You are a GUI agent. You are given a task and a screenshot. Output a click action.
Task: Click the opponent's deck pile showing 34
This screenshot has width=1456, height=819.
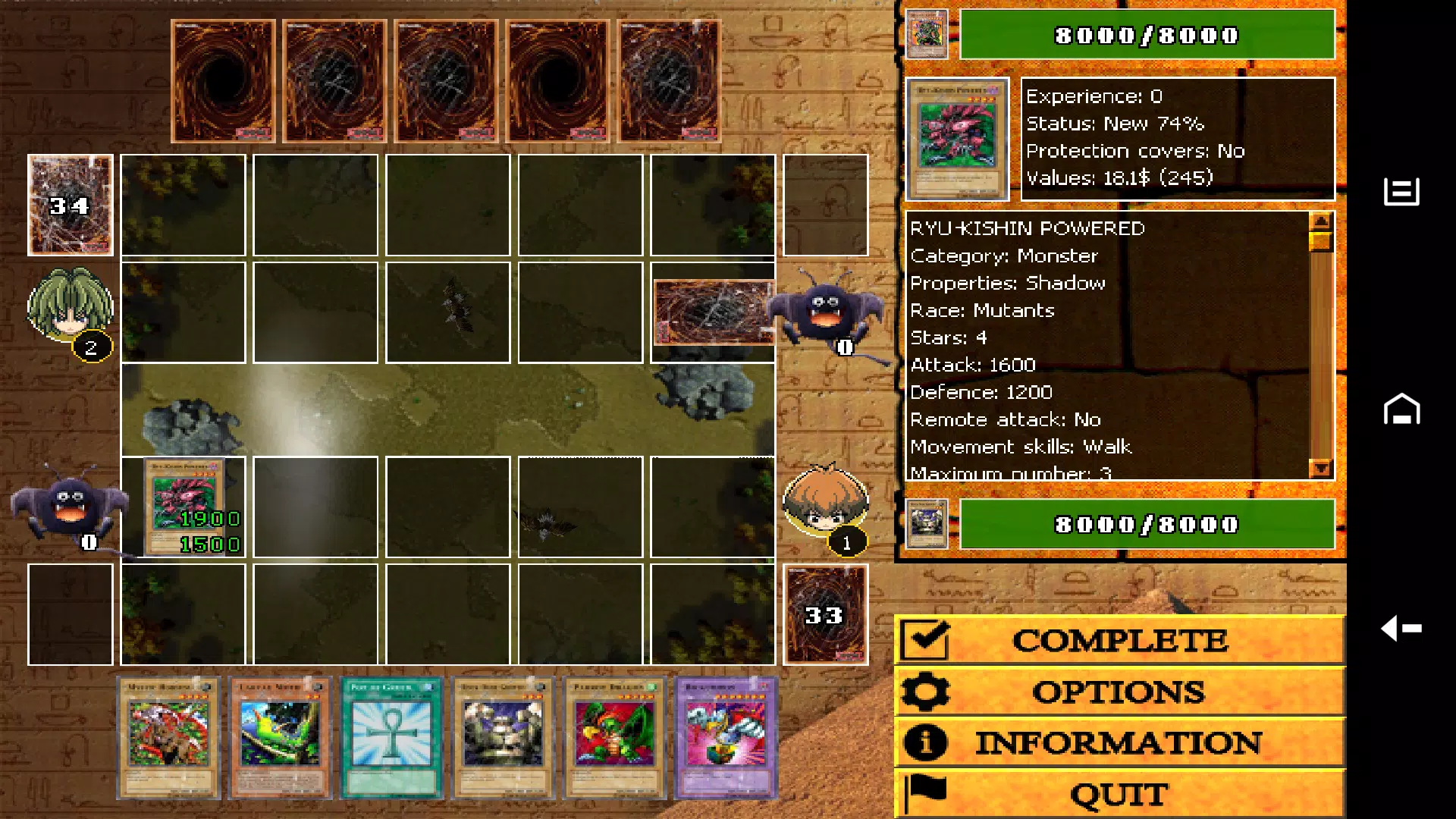tap(71, 205)
